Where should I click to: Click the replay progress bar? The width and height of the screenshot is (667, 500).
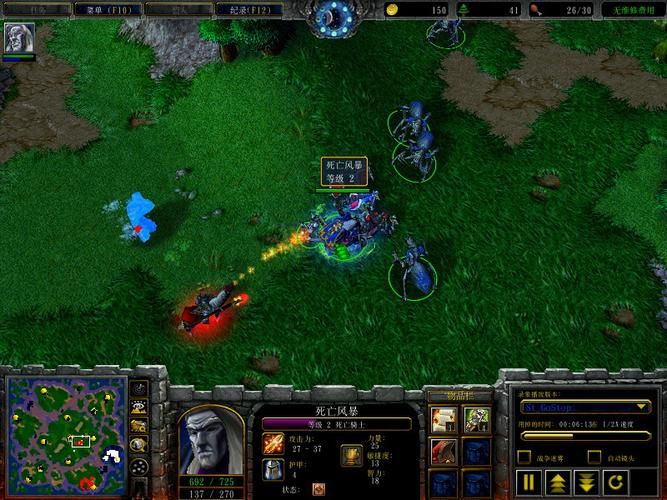(x=585, y=436)
